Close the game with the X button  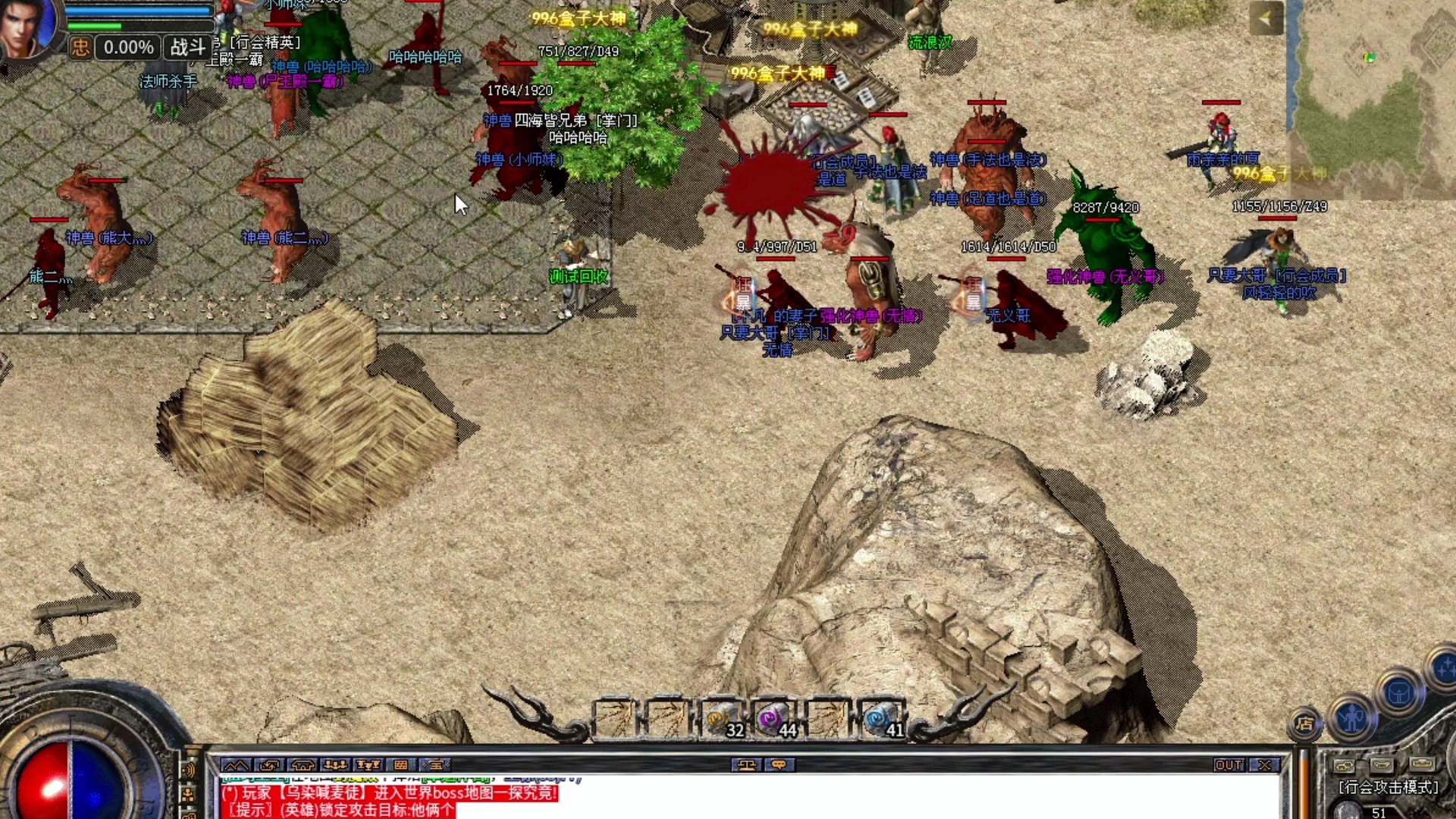1264,765
